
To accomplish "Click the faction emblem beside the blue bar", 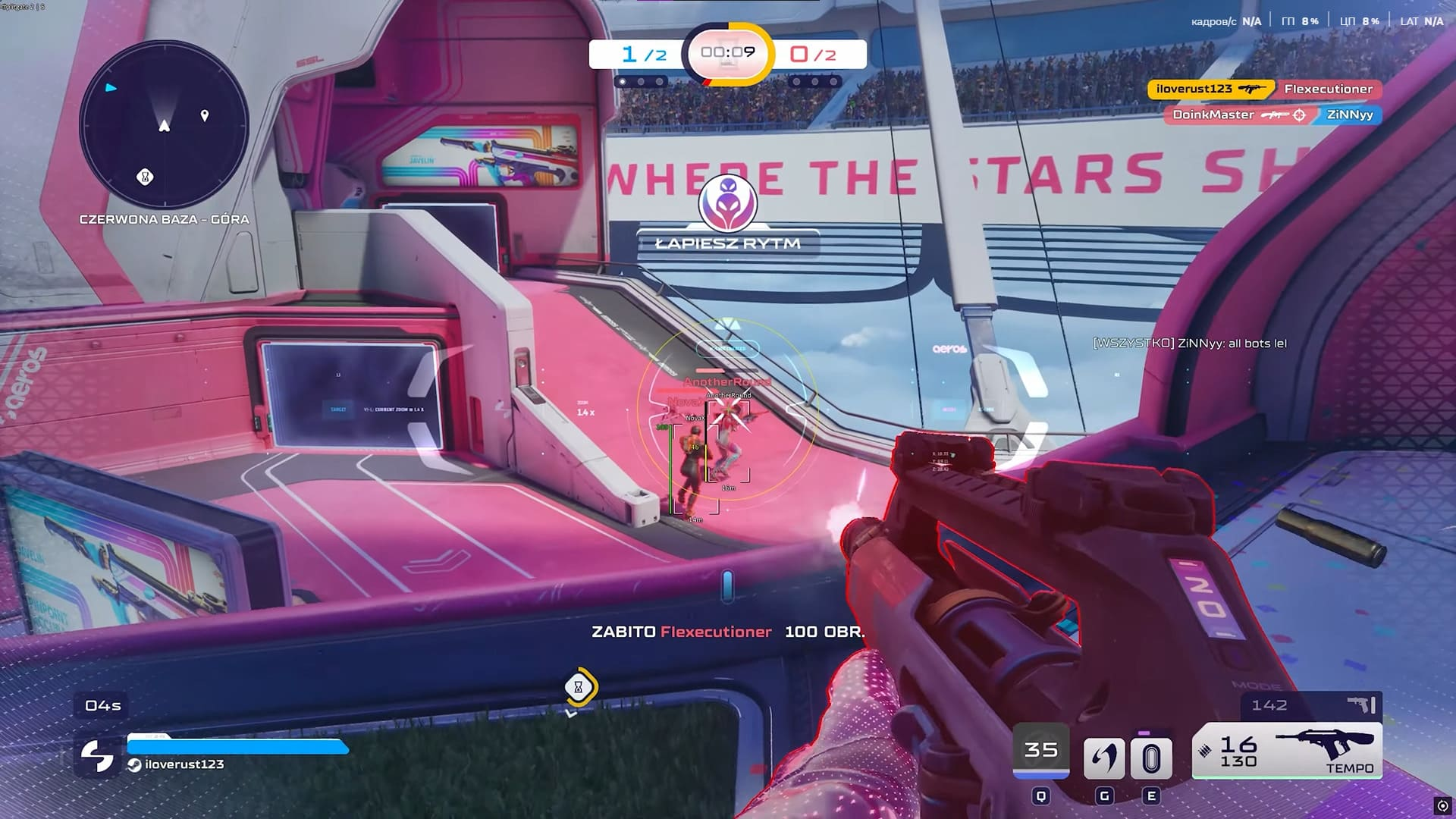I will pos(98,755).
